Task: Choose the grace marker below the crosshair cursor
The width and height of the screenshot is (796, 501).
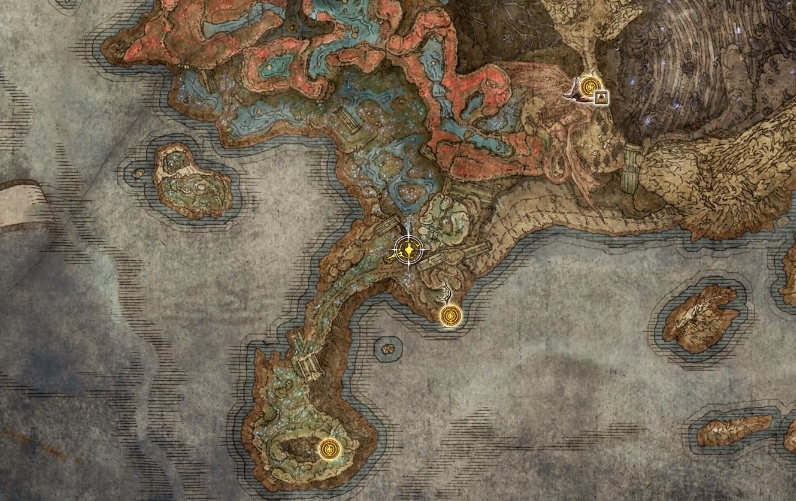Action: point(452,317)
